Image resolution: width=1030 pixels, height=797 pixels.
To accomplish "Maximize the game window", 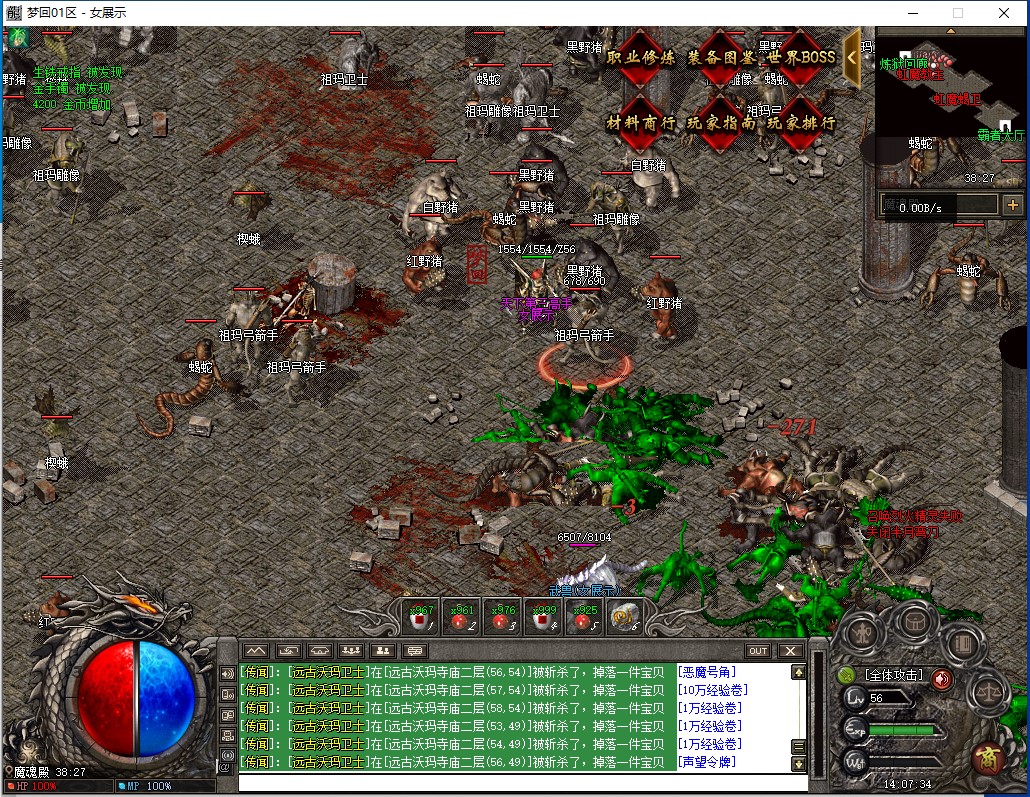I will tap(957, 13).
